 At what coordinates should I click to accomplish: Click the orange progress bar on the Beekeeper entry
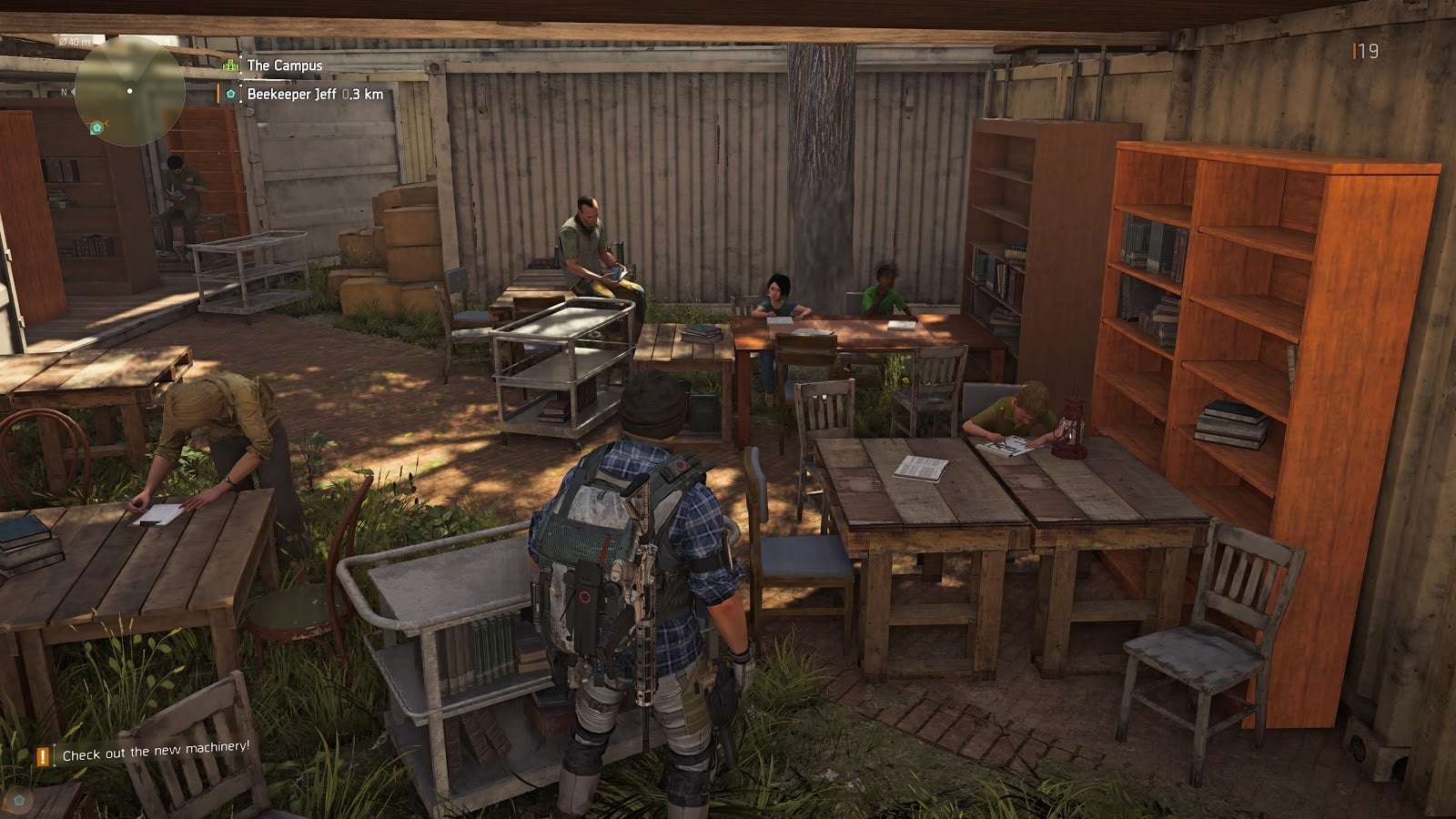[217, 93]
